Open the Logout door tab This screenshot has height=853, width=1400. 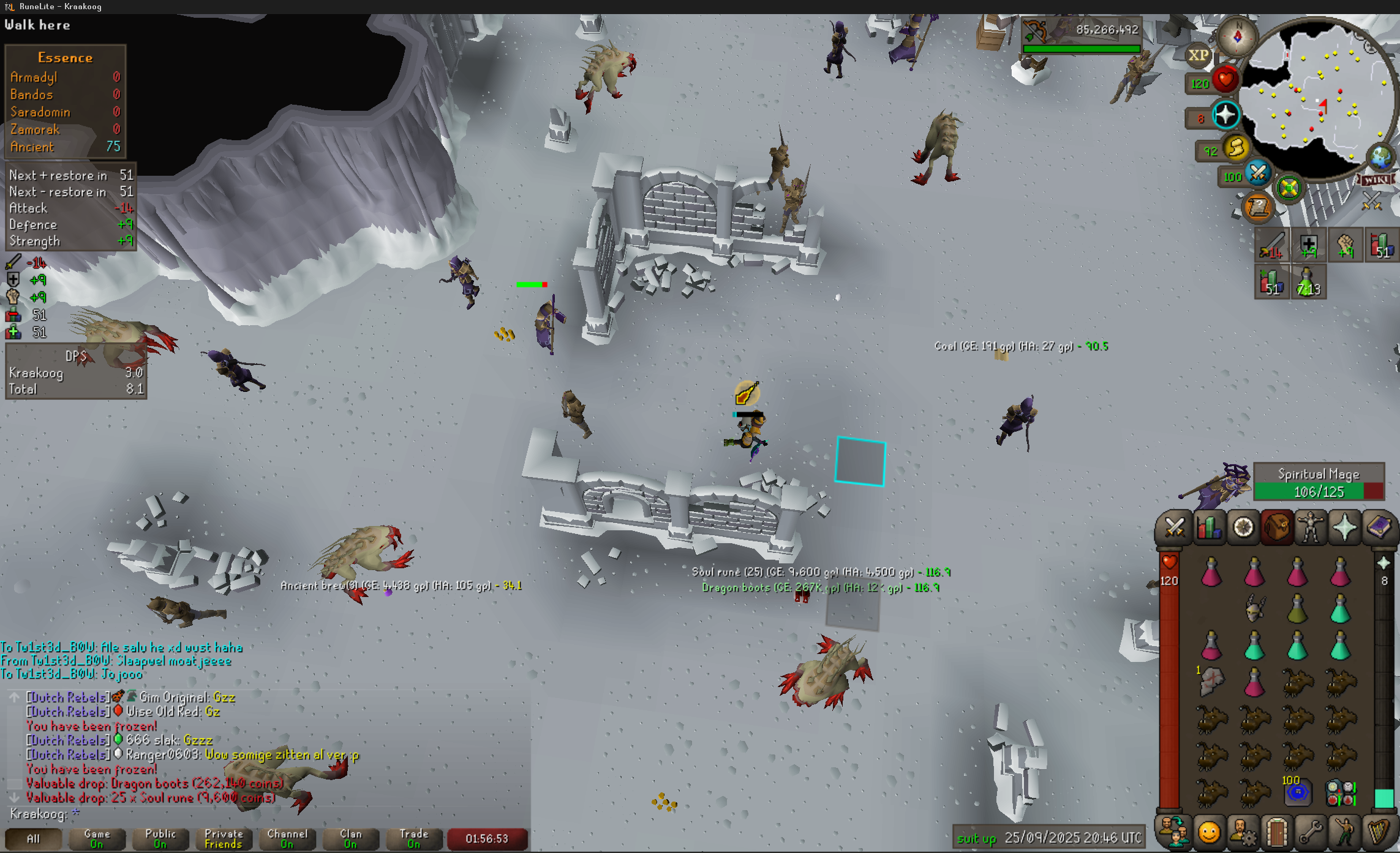tap(1277, 833)
